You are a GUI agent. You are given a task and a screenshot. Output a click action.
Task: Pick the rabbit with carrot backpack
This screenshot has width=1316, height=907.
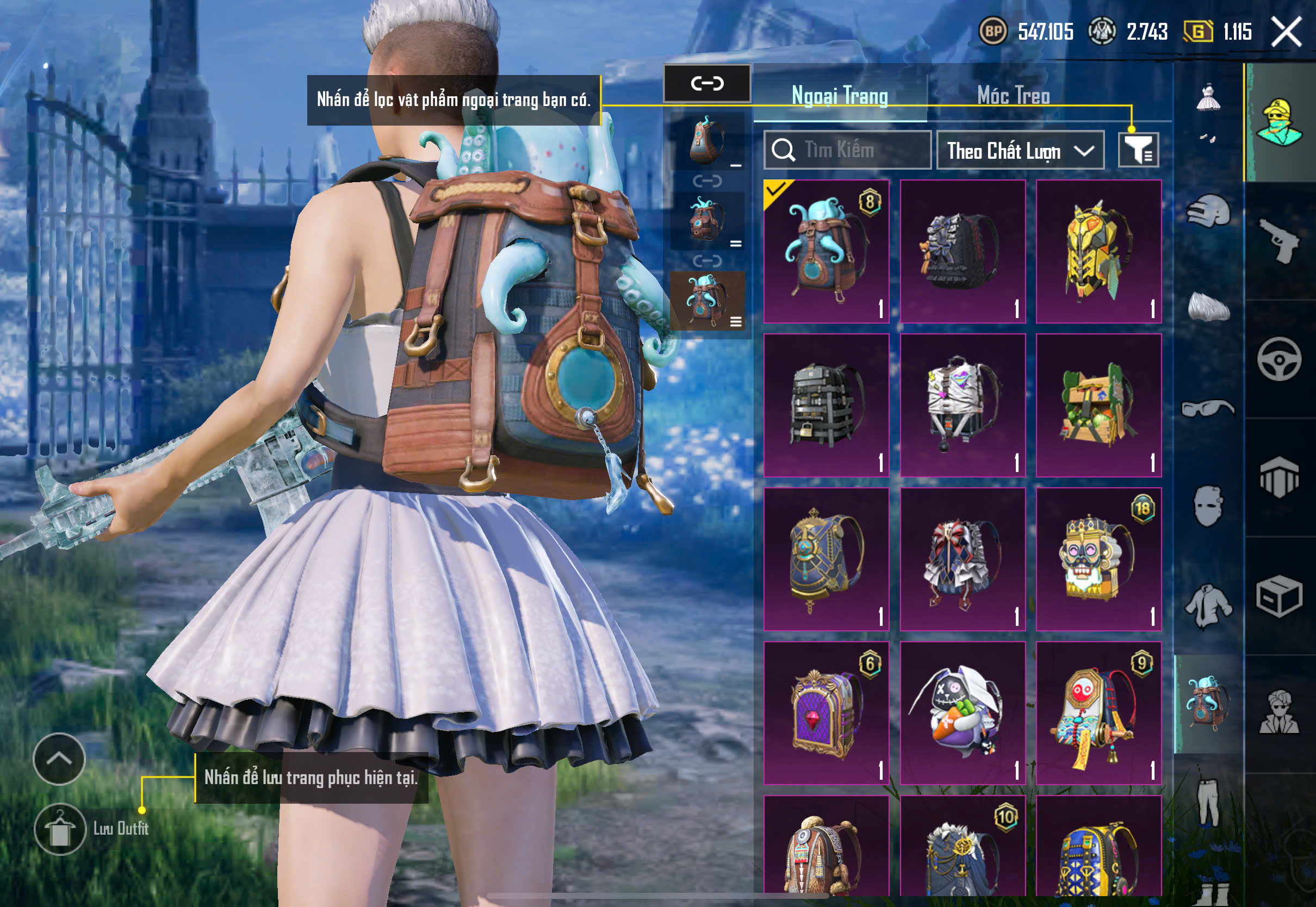click(x=963, y=713)
